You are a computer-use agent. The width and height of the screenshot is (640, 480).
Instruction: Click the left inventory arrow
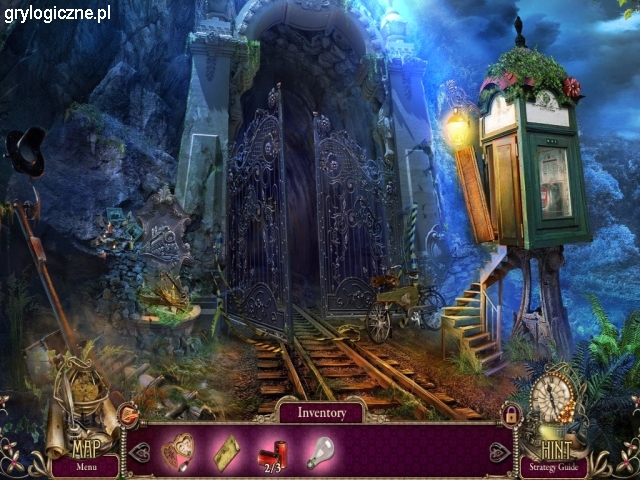[x=139, y=452]
